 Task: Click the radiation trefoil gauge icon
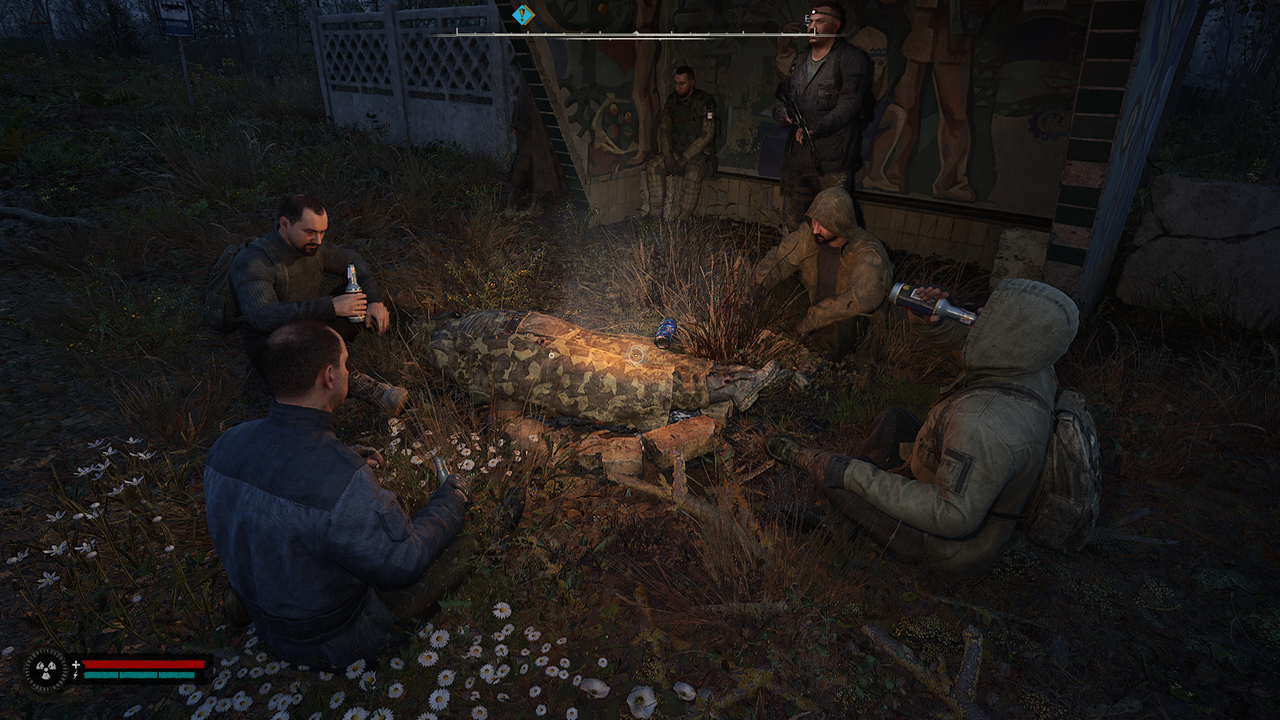(x=46, y=669)
